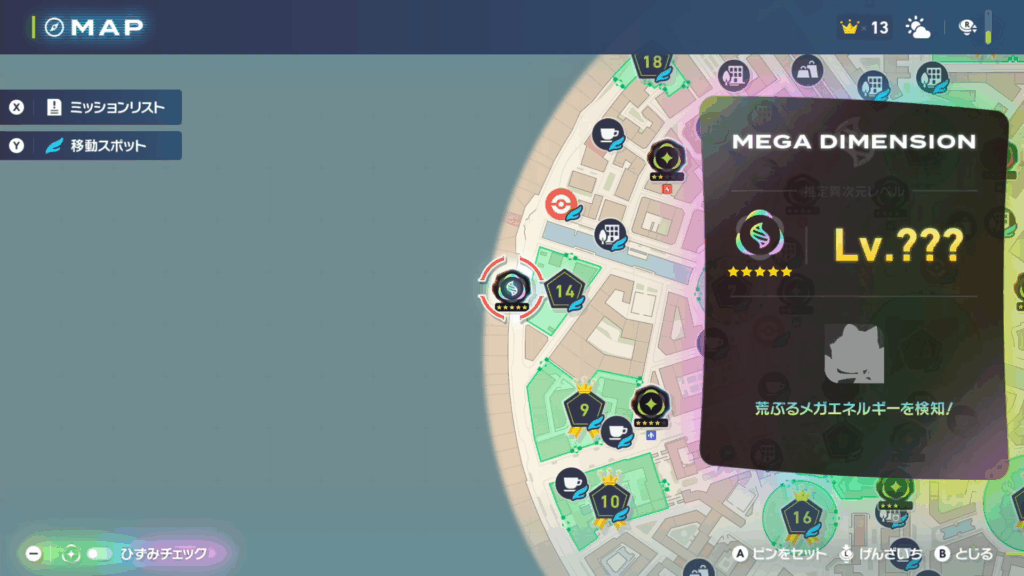Select the five-star Mega Dimension marker
Screen dimensions: 1024x576
tap(511, 288)
